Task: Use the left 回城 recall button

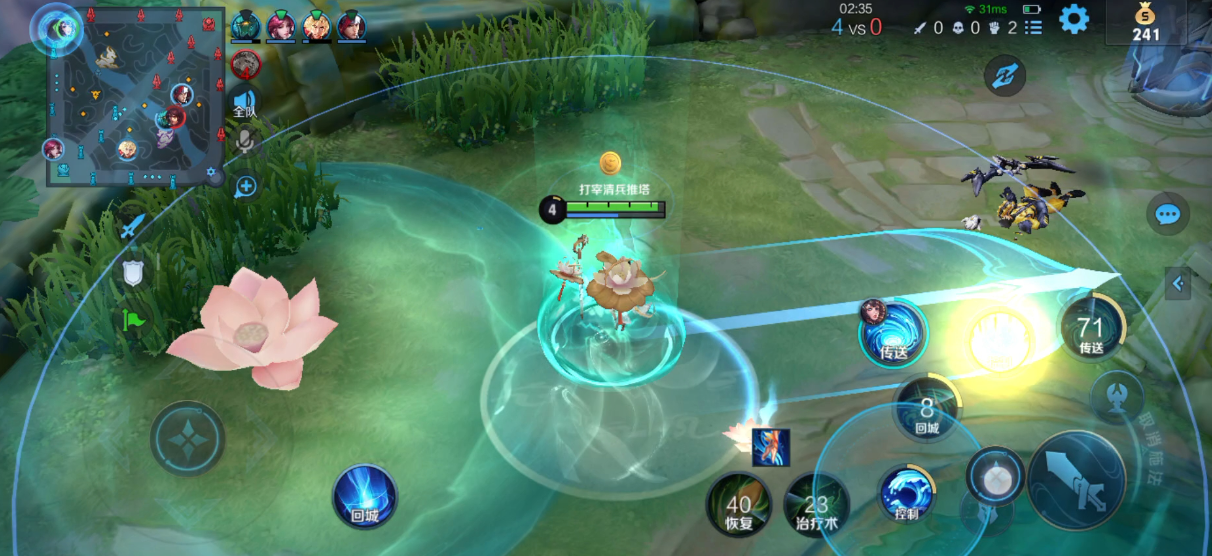Action: (365, 496)
